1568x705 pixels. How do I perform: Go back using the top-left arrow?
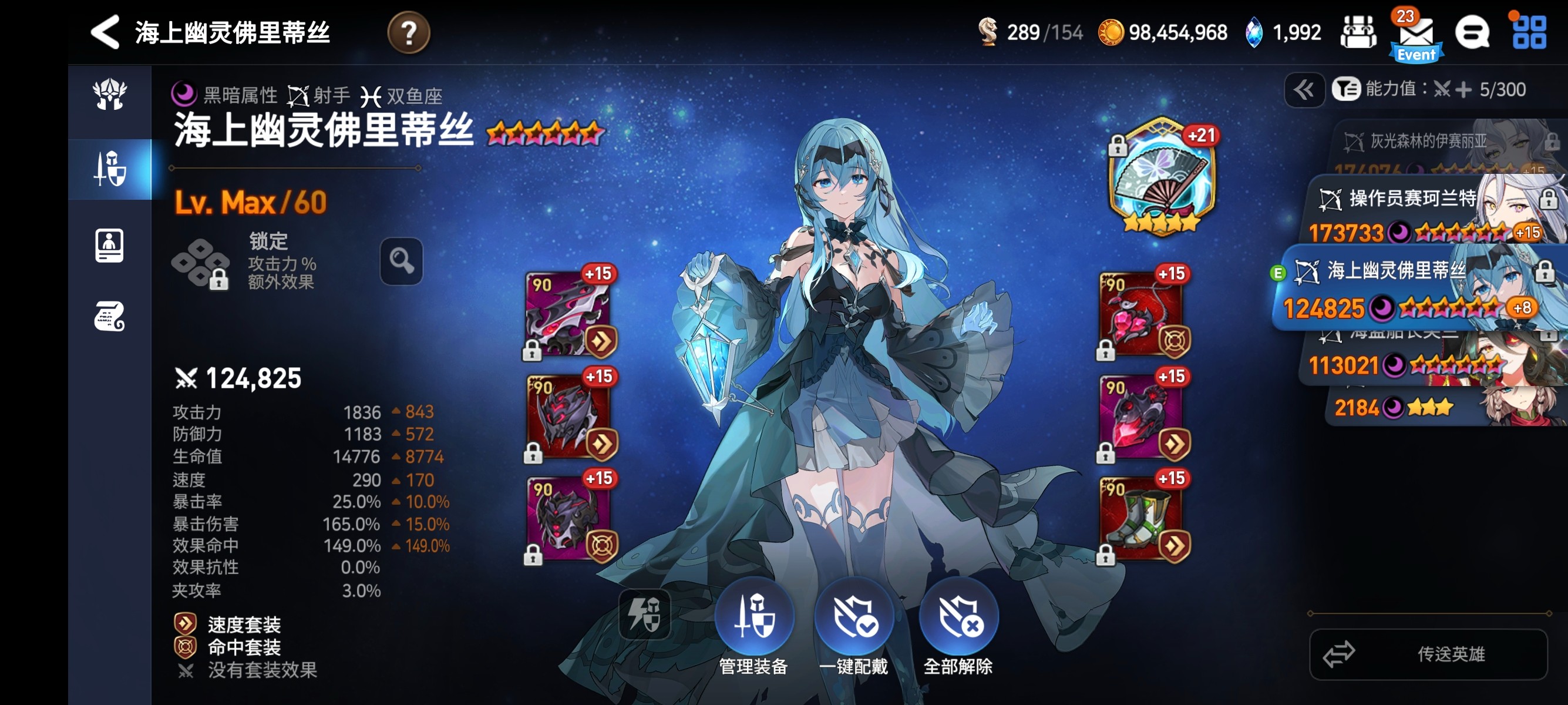pos(105,32)
